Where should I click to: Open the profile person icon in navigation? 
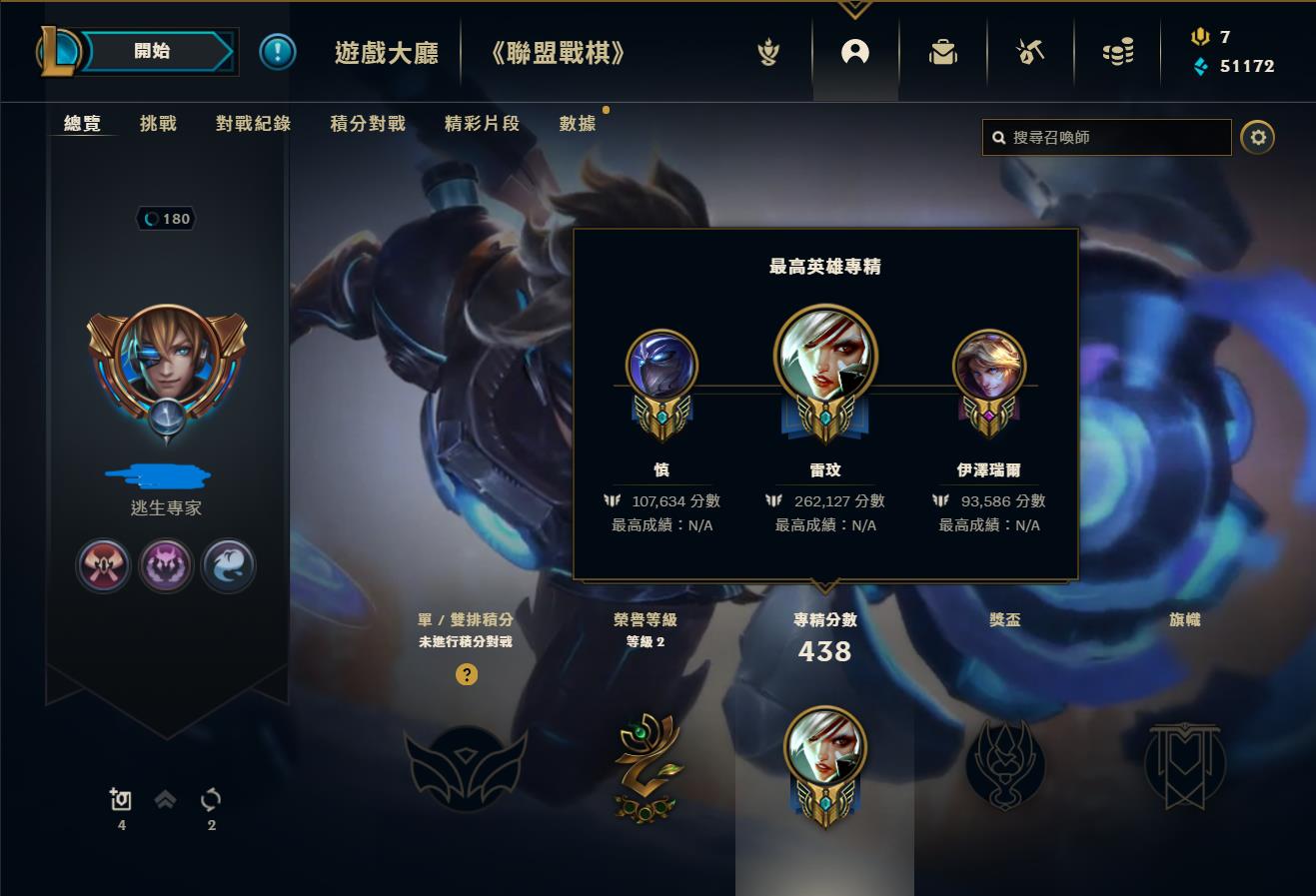pos(854,52)
